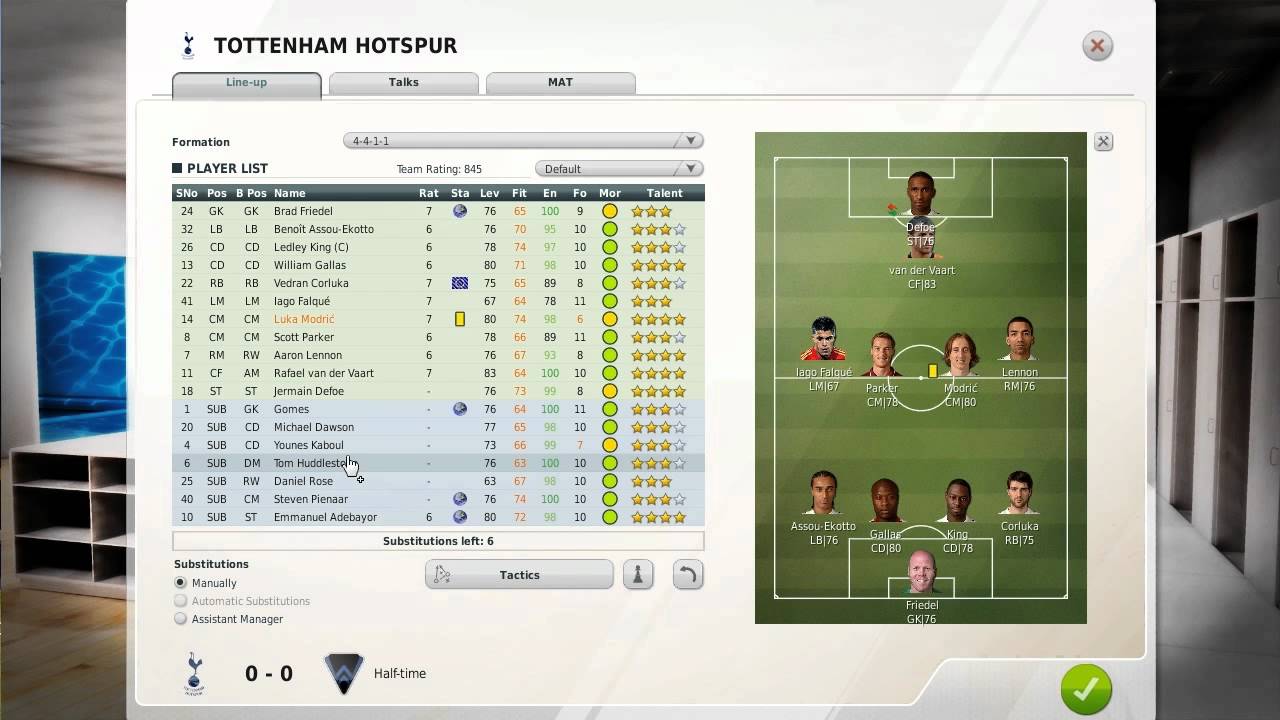The width and height of the screenshot is (1280, 720).
Task: Select Luka Modrić's row
Action: coord(304,319)
